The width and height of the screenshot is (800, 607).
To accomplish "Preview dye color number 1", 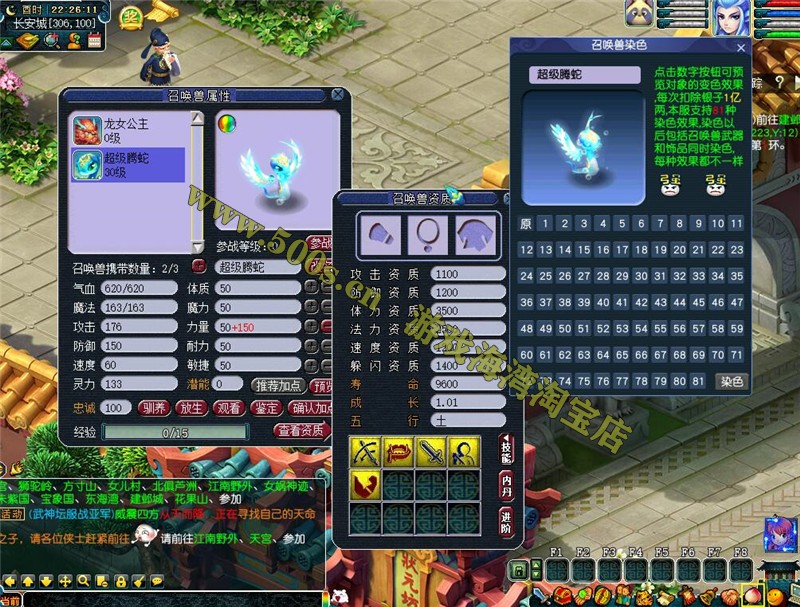I will (545, 224).
